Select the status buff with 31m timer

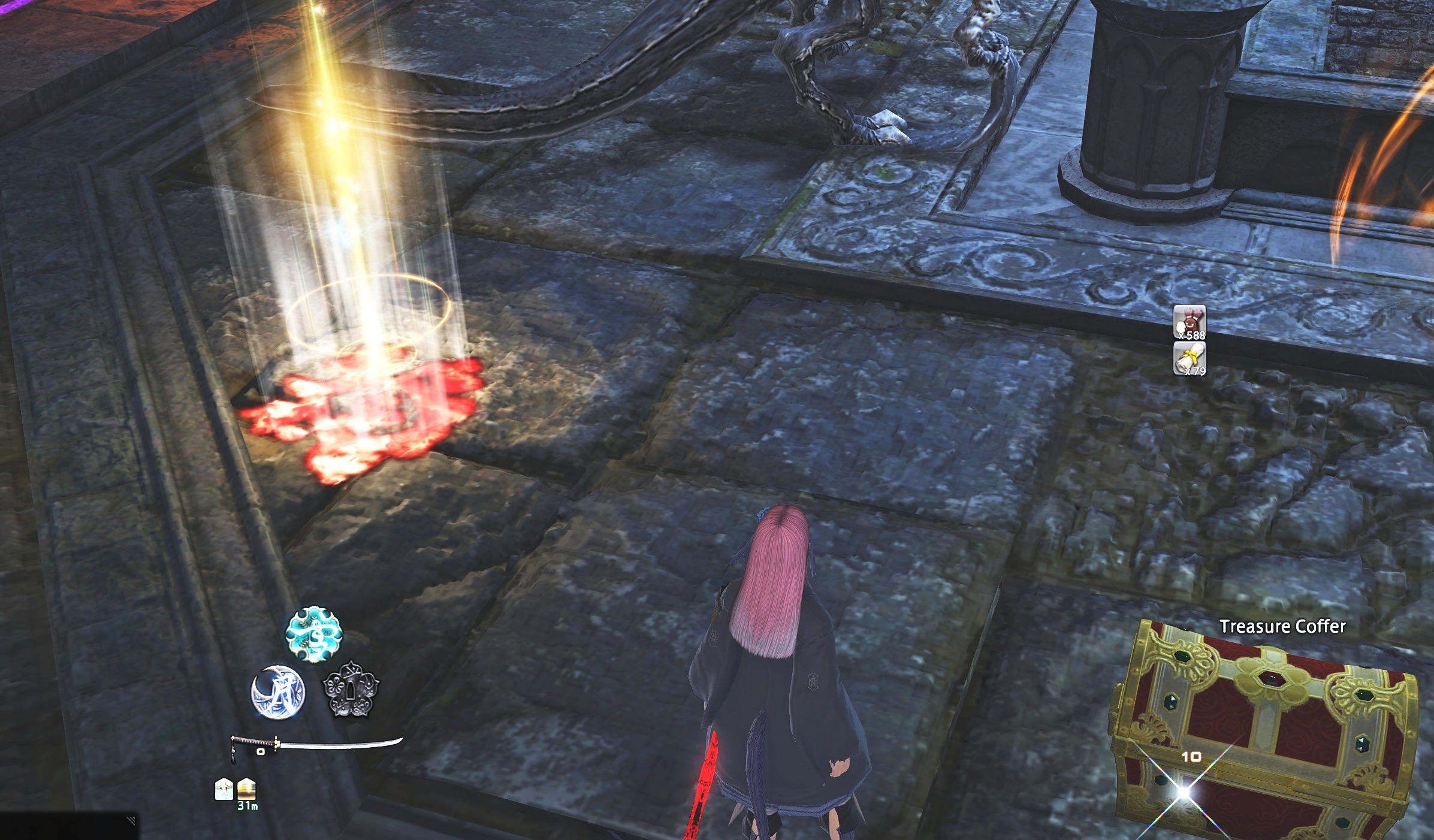pos(247,790)
